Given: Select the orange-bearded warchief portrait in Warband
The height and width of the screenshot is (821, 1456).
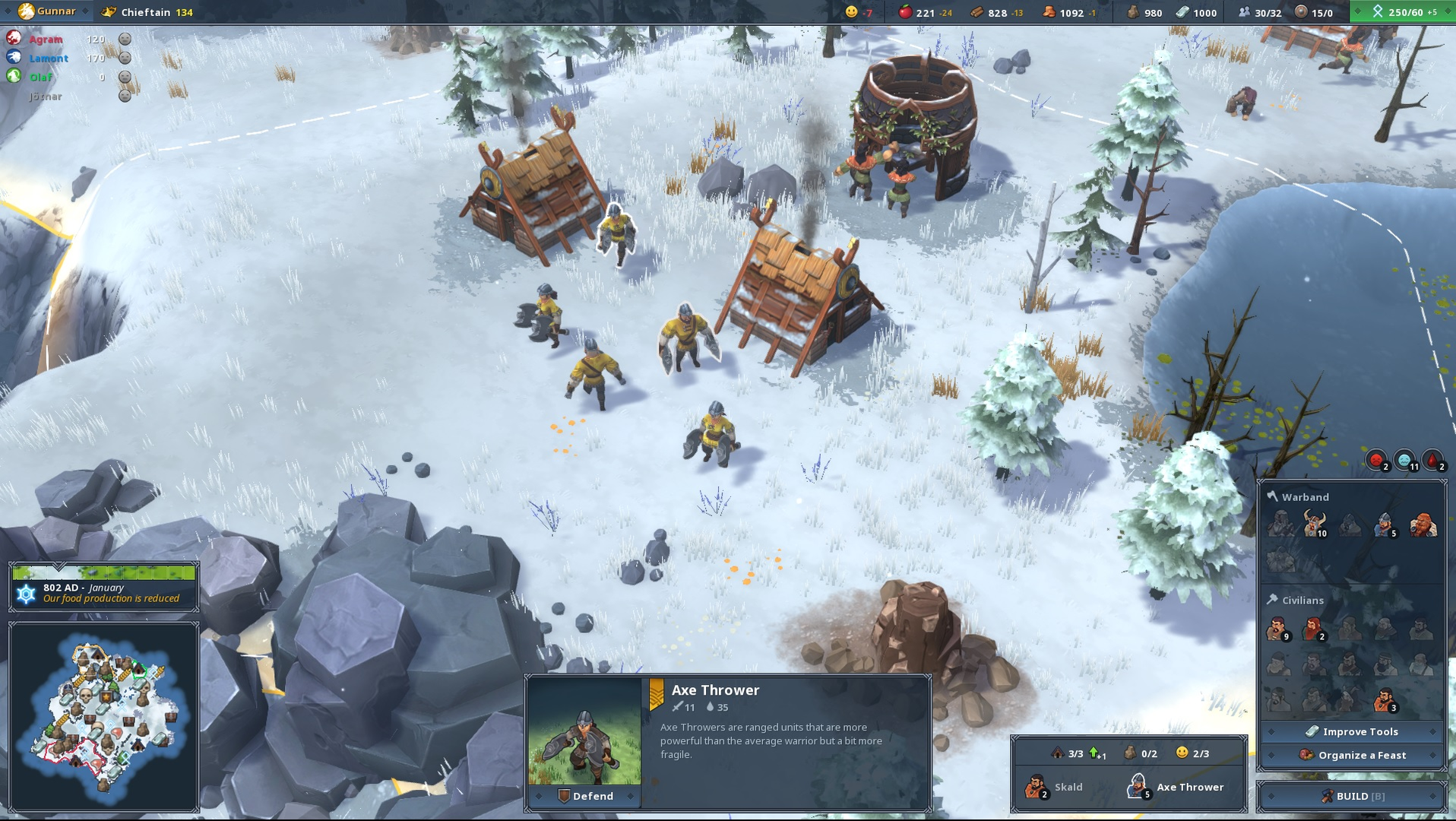Looking at the screenshot, I should click(x=1422, y=524).
